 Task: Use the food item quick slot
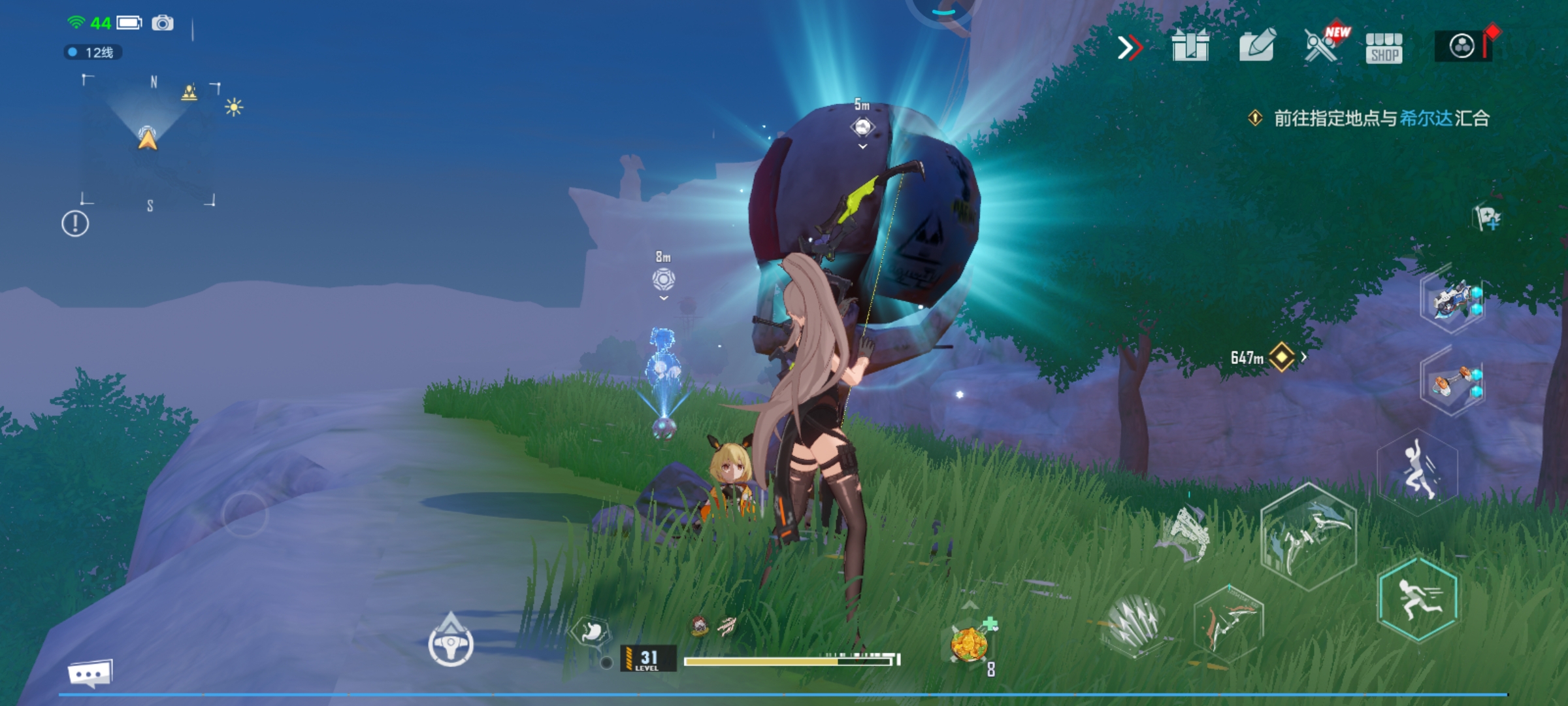coord(970,644)
